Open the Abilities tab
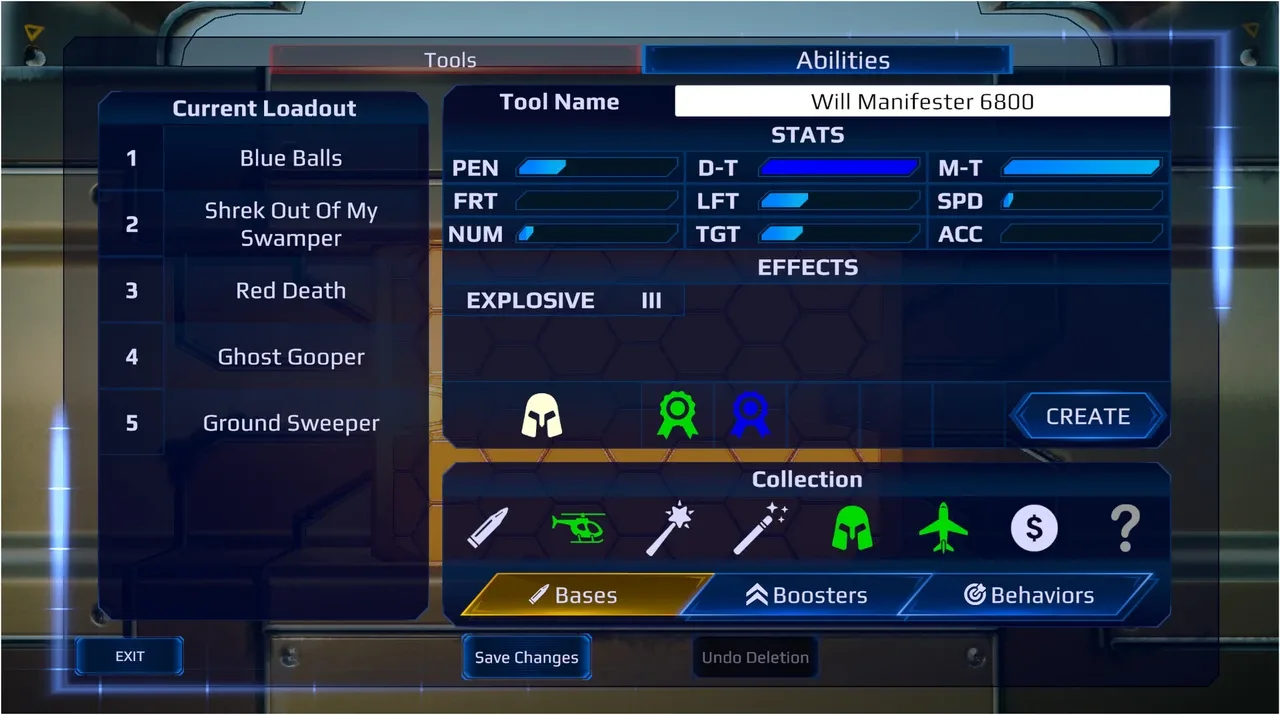 pyautogui.click(x=842, y=60)
